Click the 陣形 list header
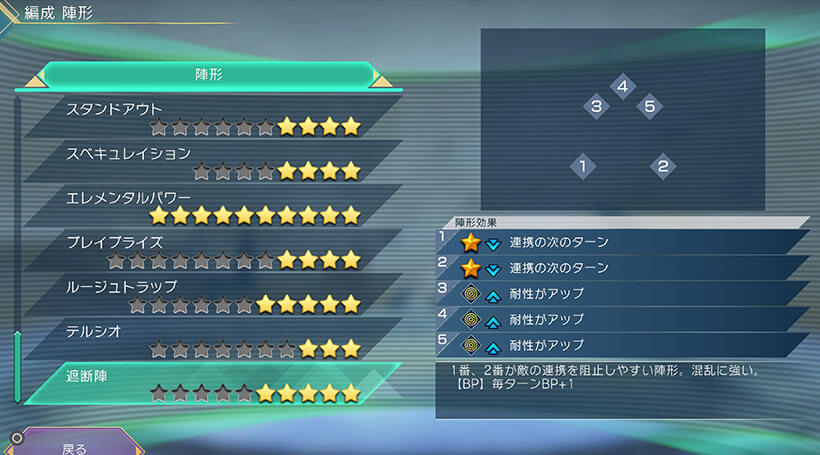Image resolution: width=820 pixels, height=455 pixels. 209,75
